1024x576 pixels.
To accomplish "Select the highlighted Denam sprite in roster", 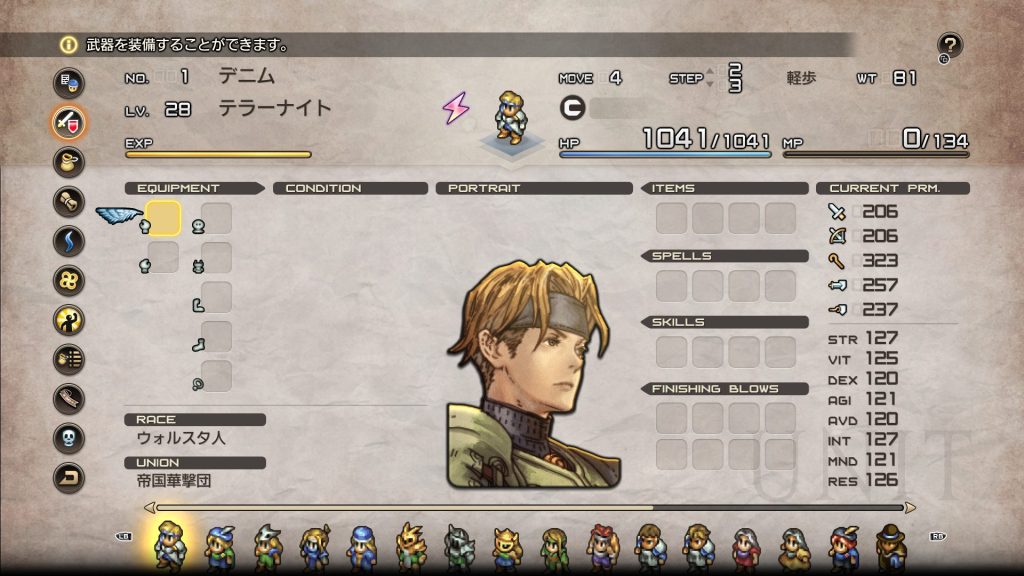I will (x=169, y=545).
